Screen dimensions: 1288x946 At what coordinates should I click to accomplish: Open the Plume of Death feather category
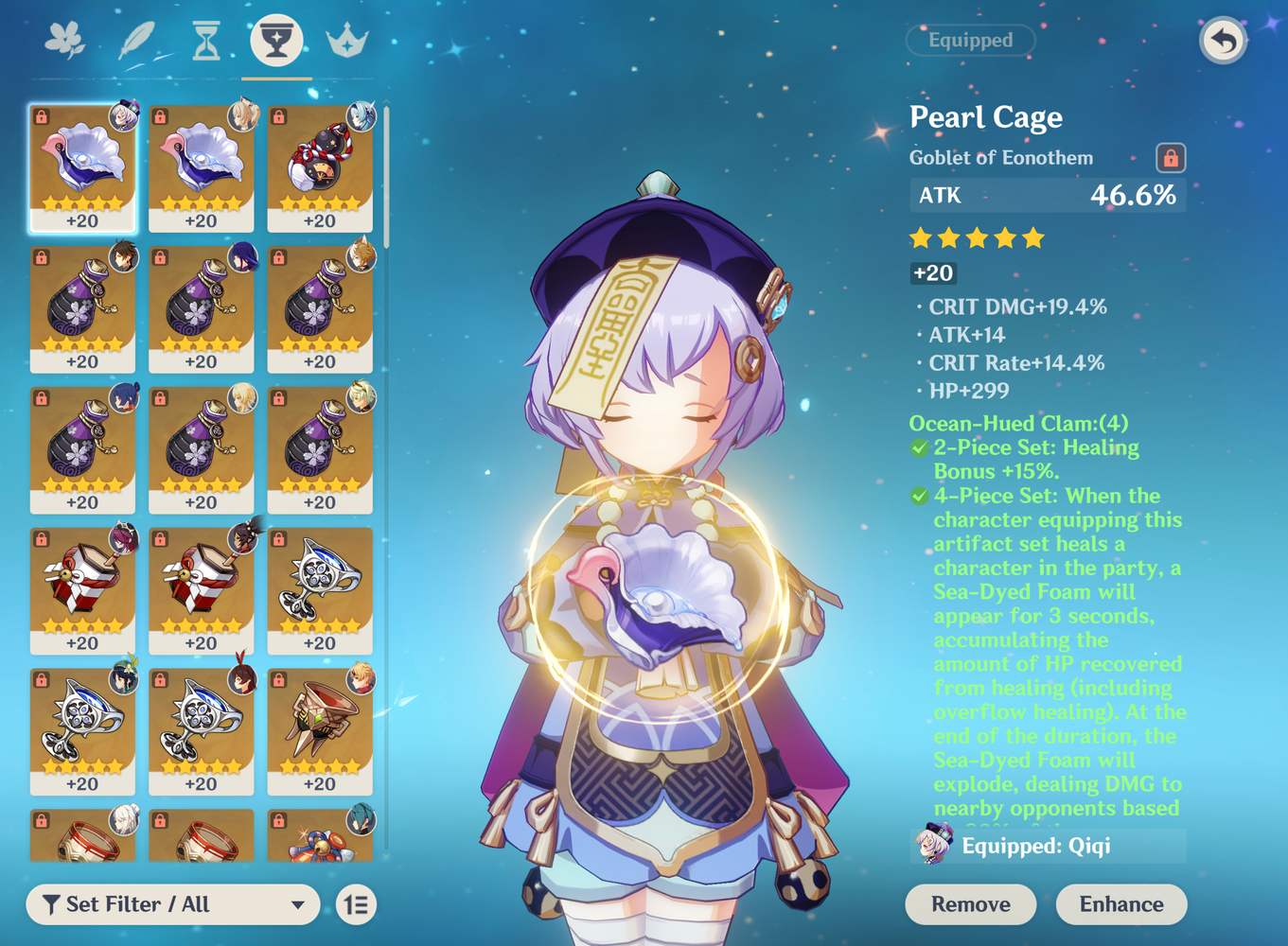point(135,40)
